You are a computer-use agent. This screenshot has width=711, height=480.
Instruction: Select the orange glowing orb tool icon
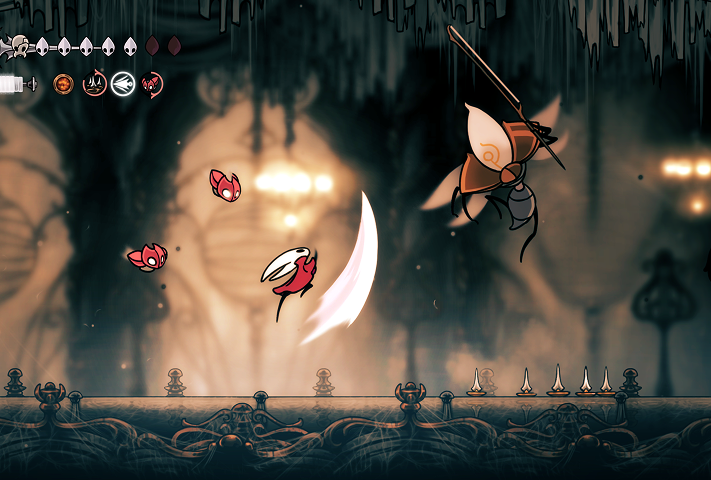64,84
